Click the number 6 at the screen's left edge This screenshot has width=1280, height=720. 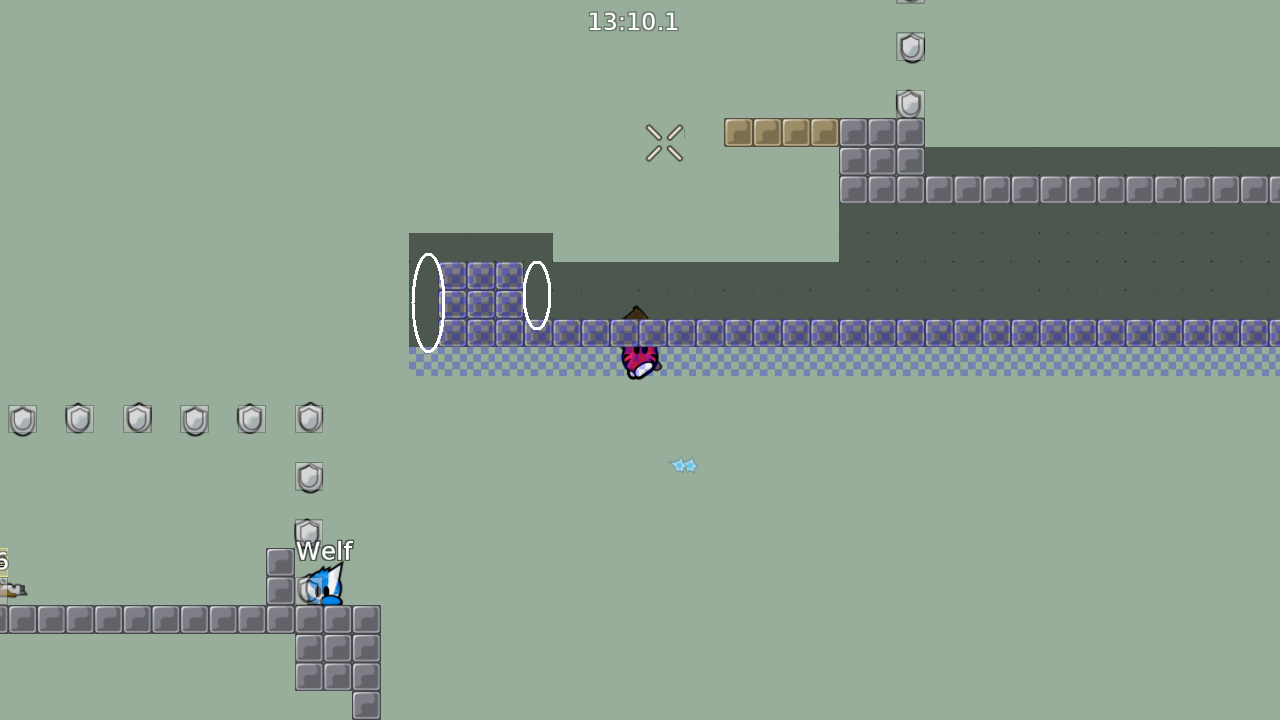click(4, 562)
